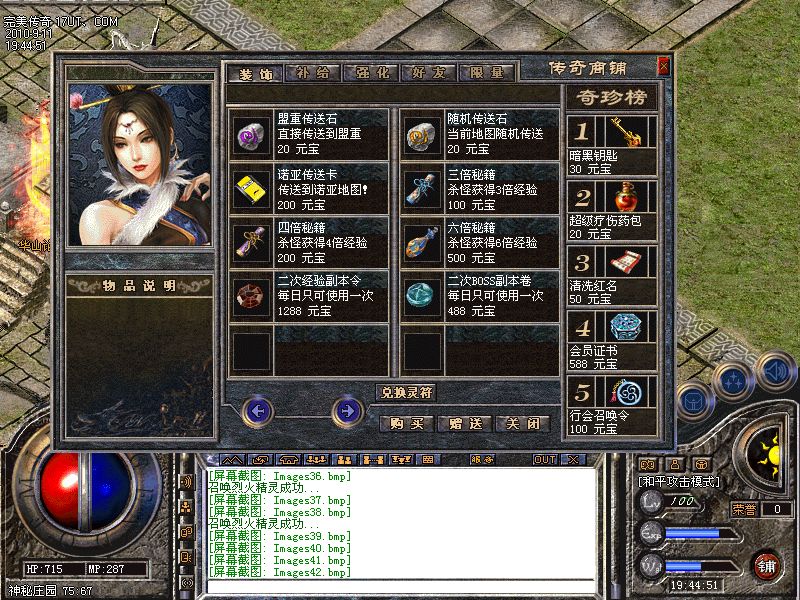Screen dimensions: 800x600
Task: Buy the item with 购买
Action: pos(407,423)
